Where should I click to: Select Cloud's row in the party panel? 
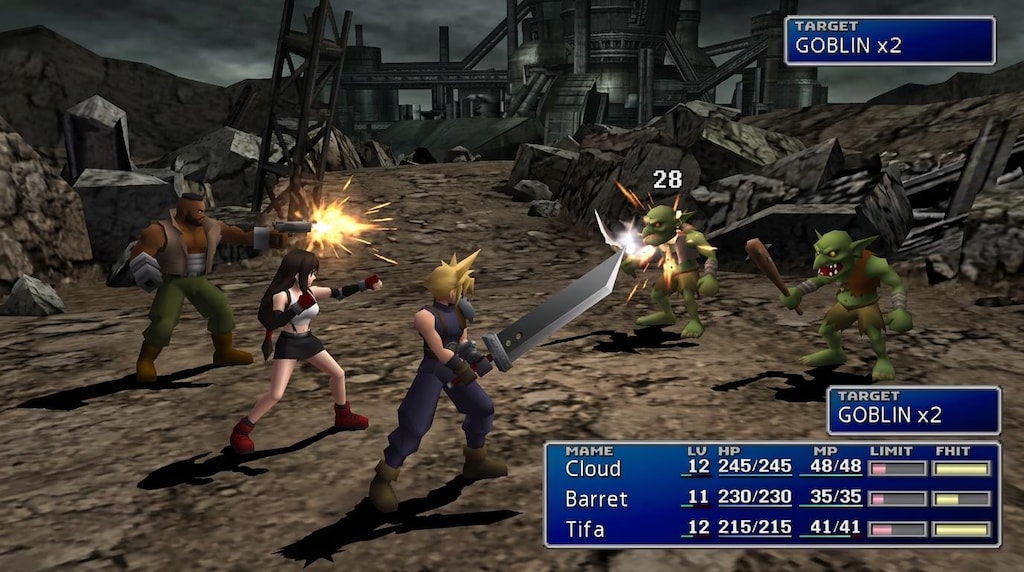click(594, 468)
